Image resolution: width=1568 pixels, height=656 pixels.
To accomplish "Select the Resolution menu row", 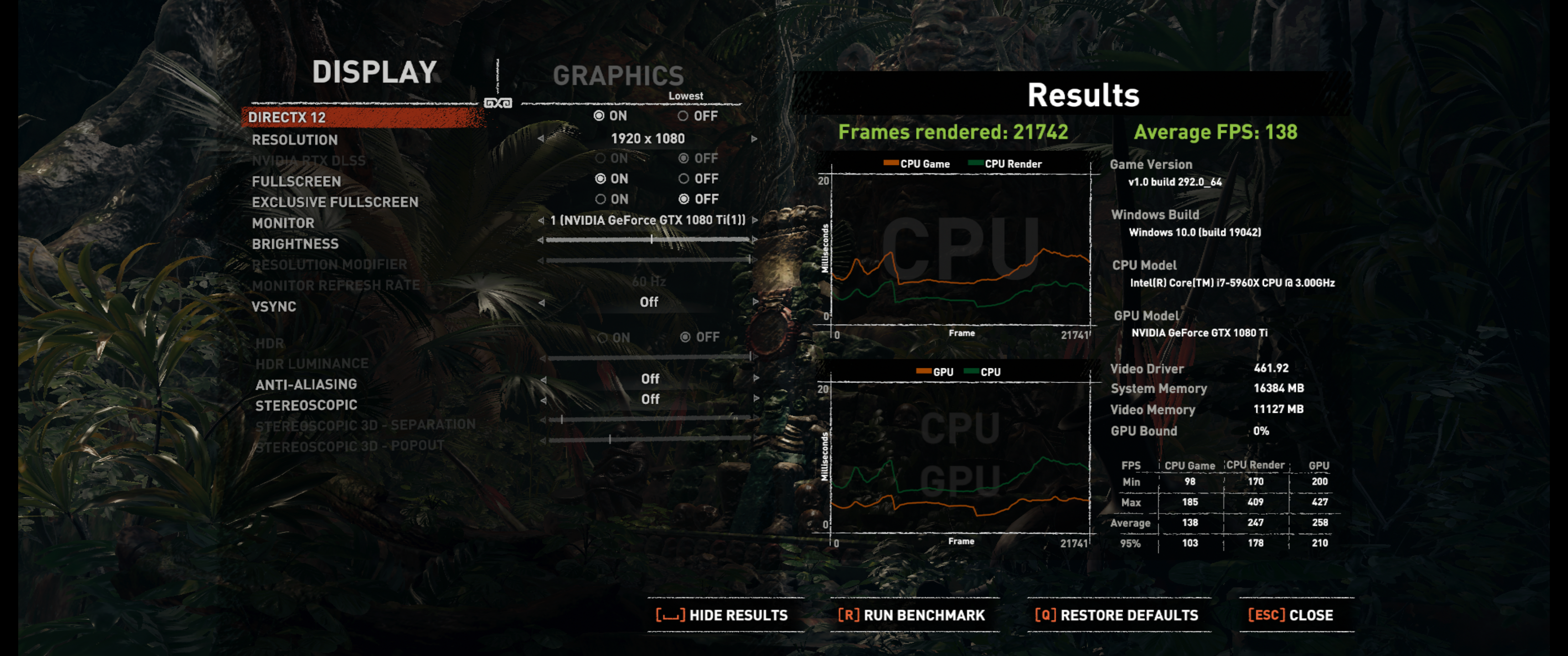I will 294,140.
